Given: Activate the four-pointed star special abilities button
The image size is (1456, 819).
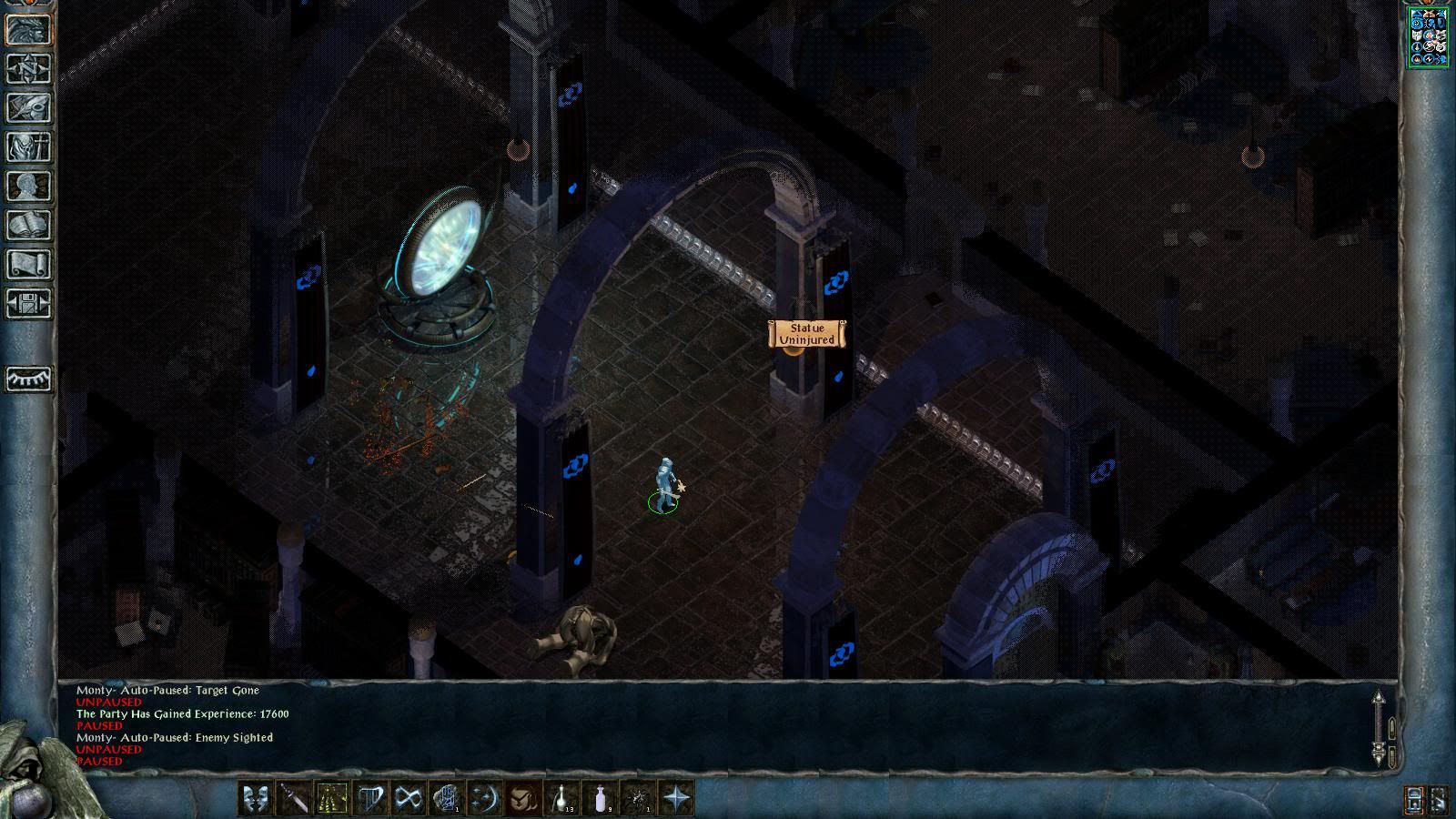Looking at the screenshot, I should [676, 798].
